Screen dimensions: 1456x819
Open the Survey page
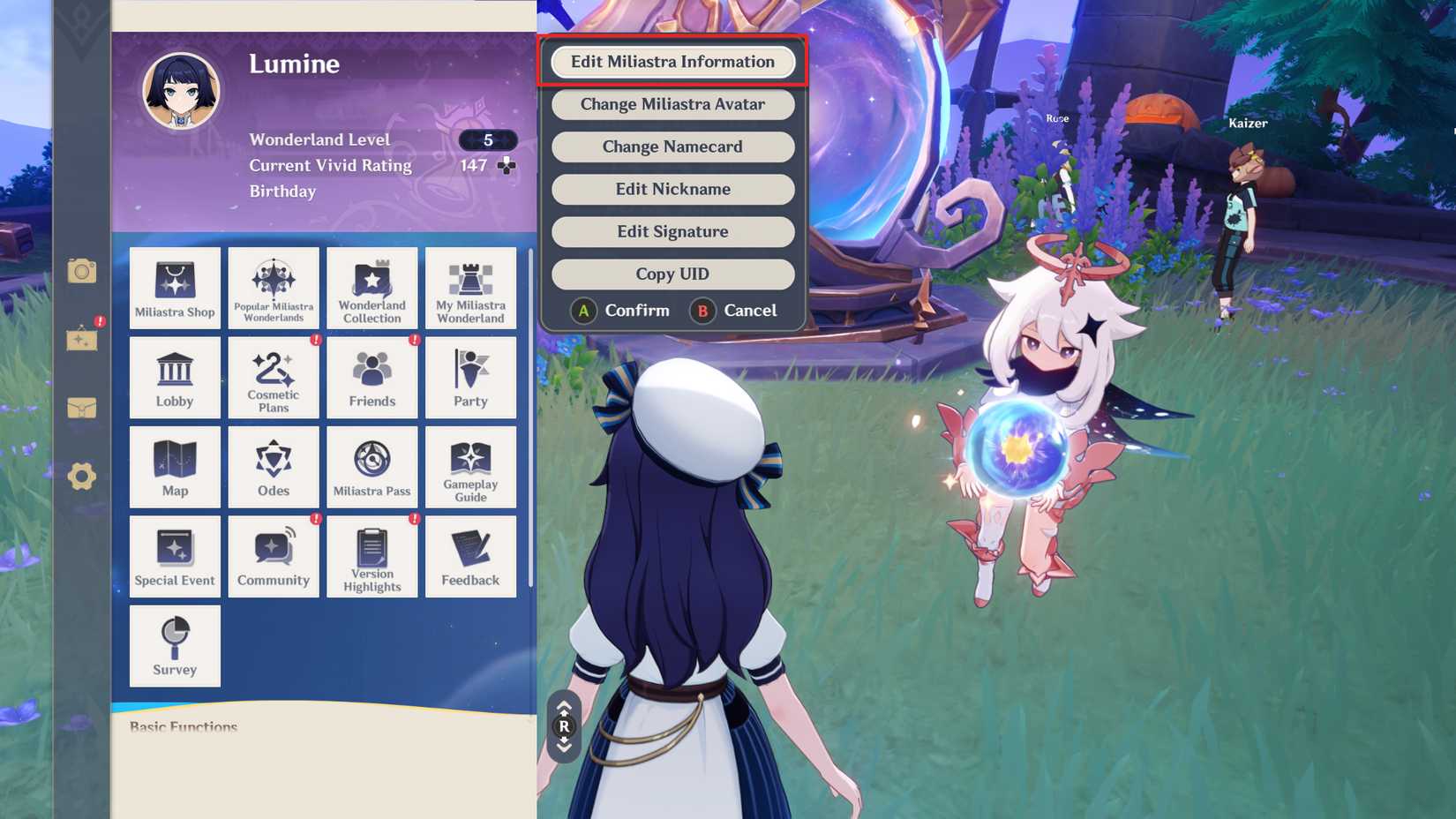[x=174, y=645]
